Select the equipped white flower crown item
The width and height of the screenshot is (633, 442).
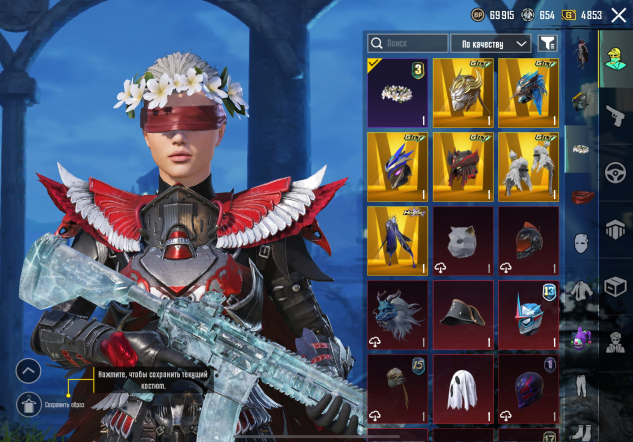coord(397,93)
